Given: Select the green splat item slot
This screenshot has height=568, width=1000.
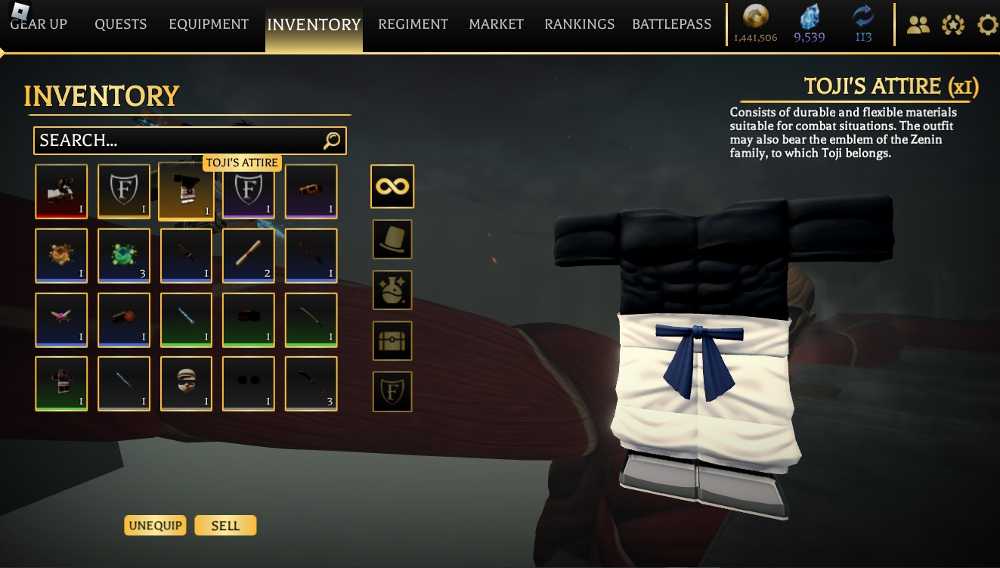Looking at the screenshot, I should 124,256.
